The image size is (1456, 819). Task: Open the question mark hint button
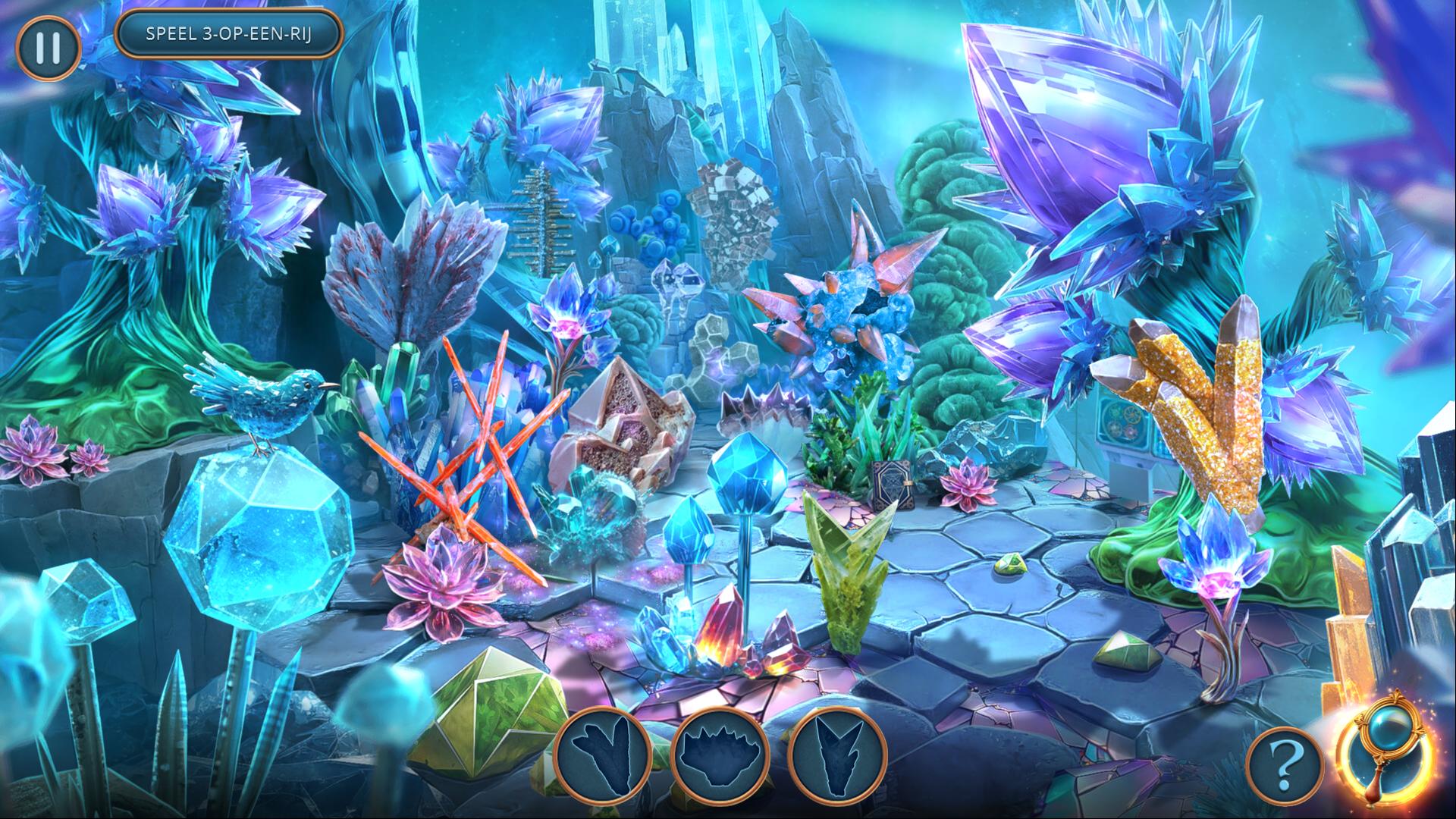1280,768
